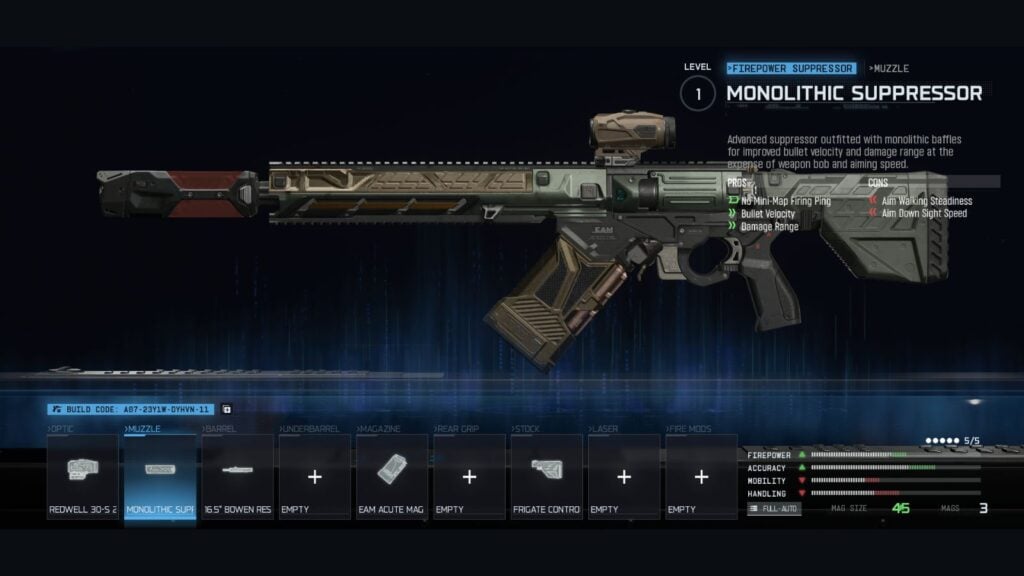Open the empty Fire Mods slot
Viewport: 1024px width, 576px height.
click(701, 476)
